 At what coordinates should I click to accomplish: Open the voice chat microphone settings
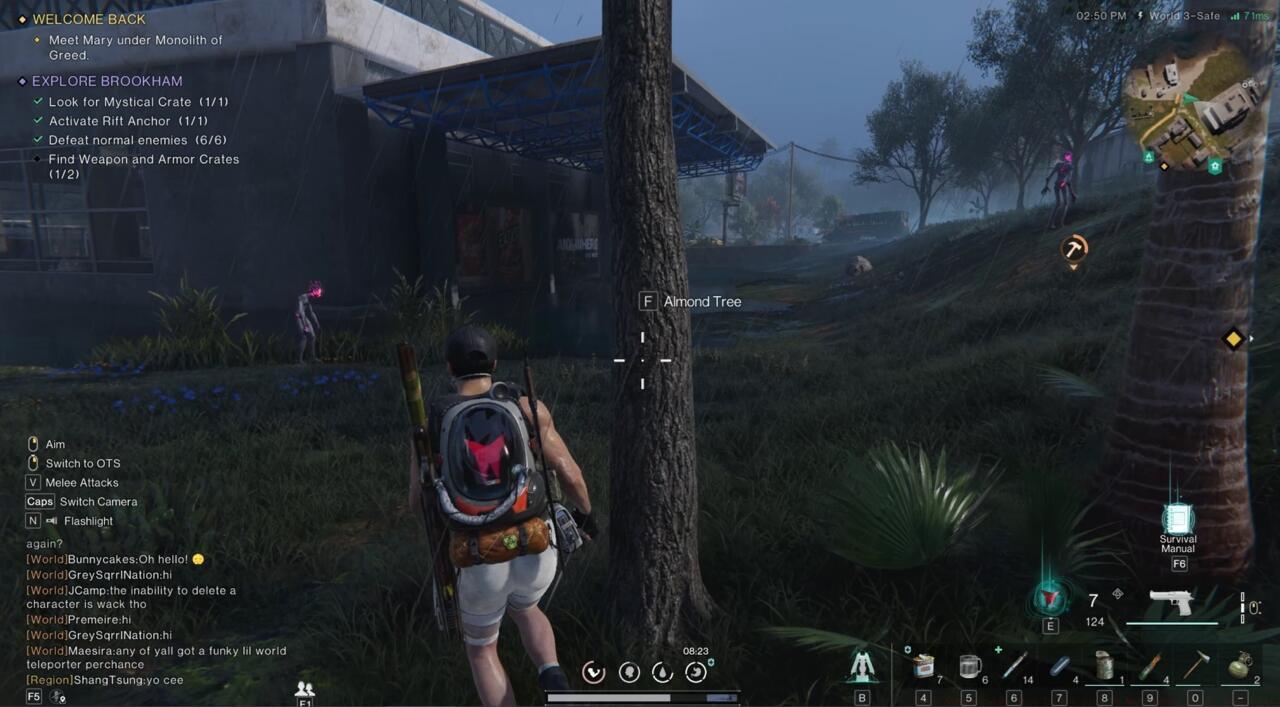coord(58,697)
